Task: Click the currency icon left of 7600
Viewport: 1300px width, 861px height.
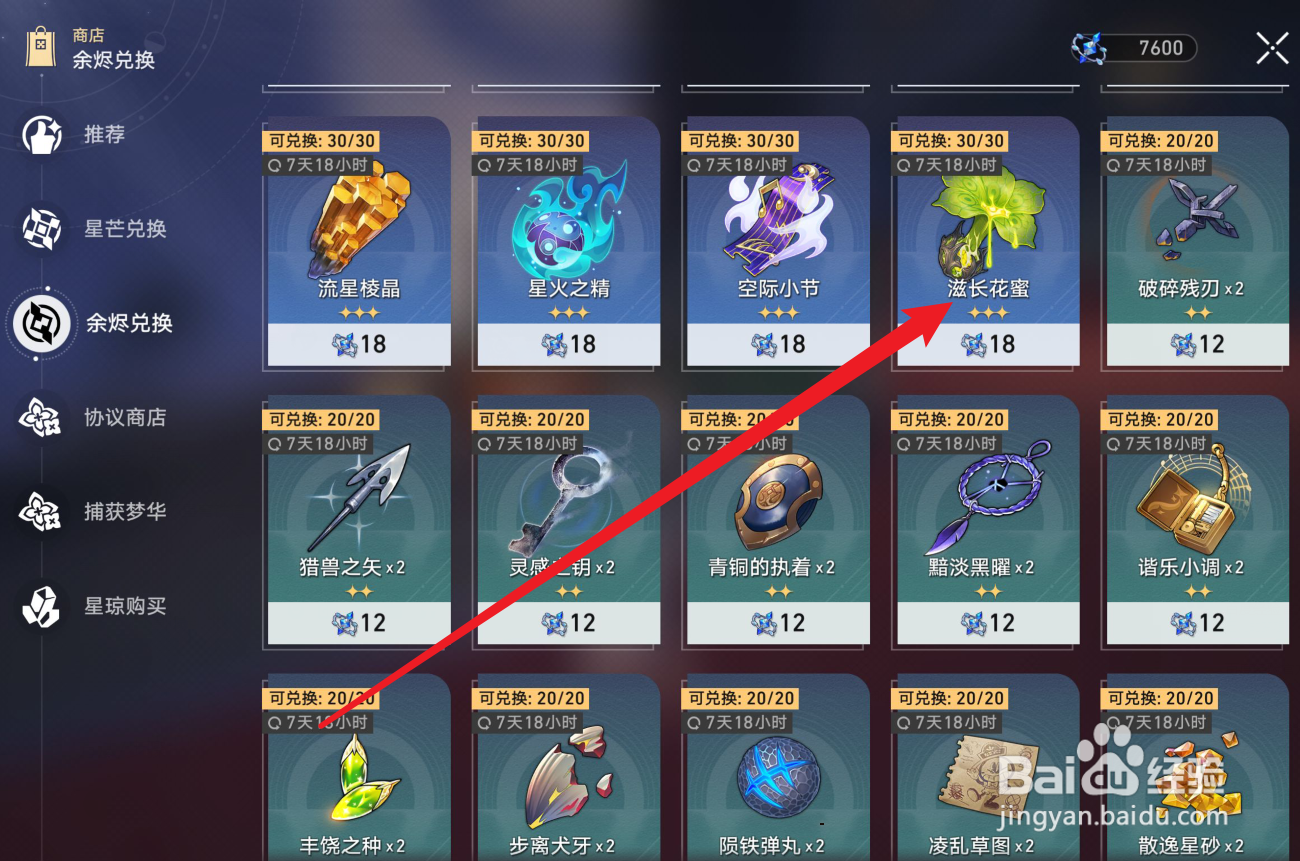Action: (x=1090, y=47)
